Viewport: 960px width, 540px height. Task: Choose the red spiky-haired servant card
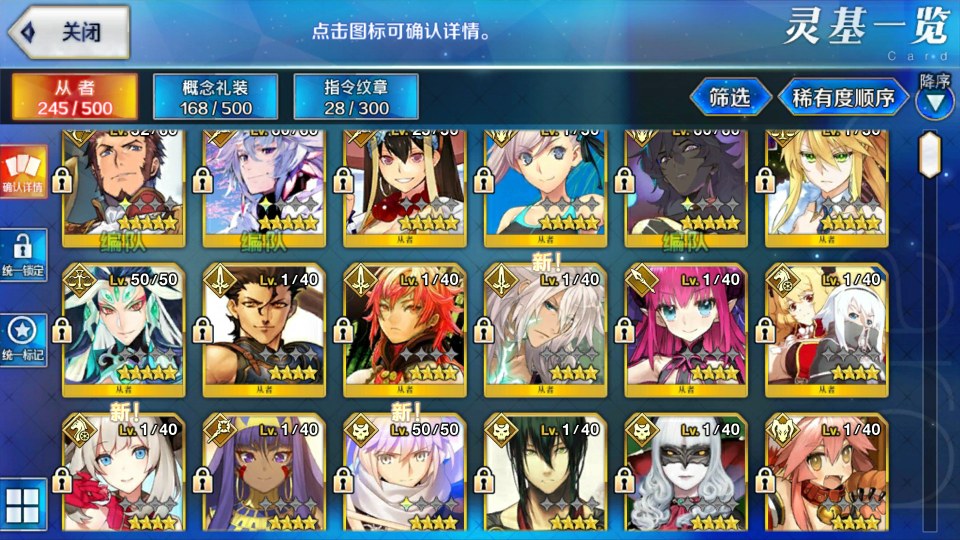click(x=405, y=328)
